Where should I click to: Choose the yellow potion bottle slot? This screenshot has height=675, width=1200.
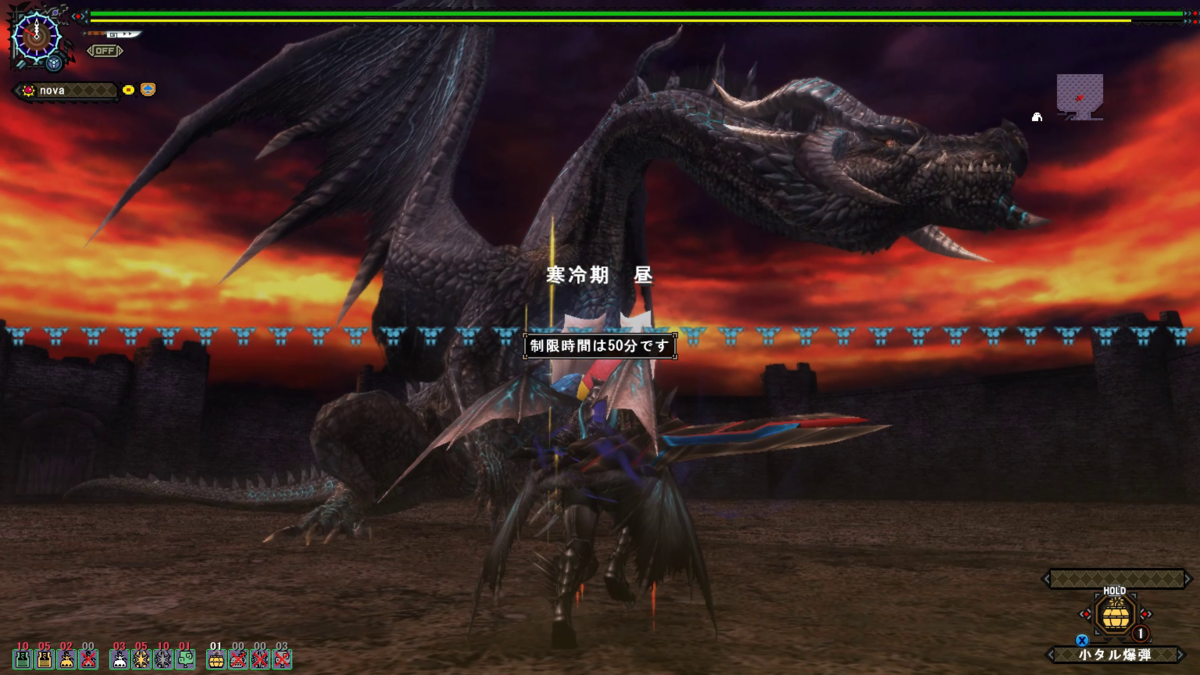click(44, 659)
